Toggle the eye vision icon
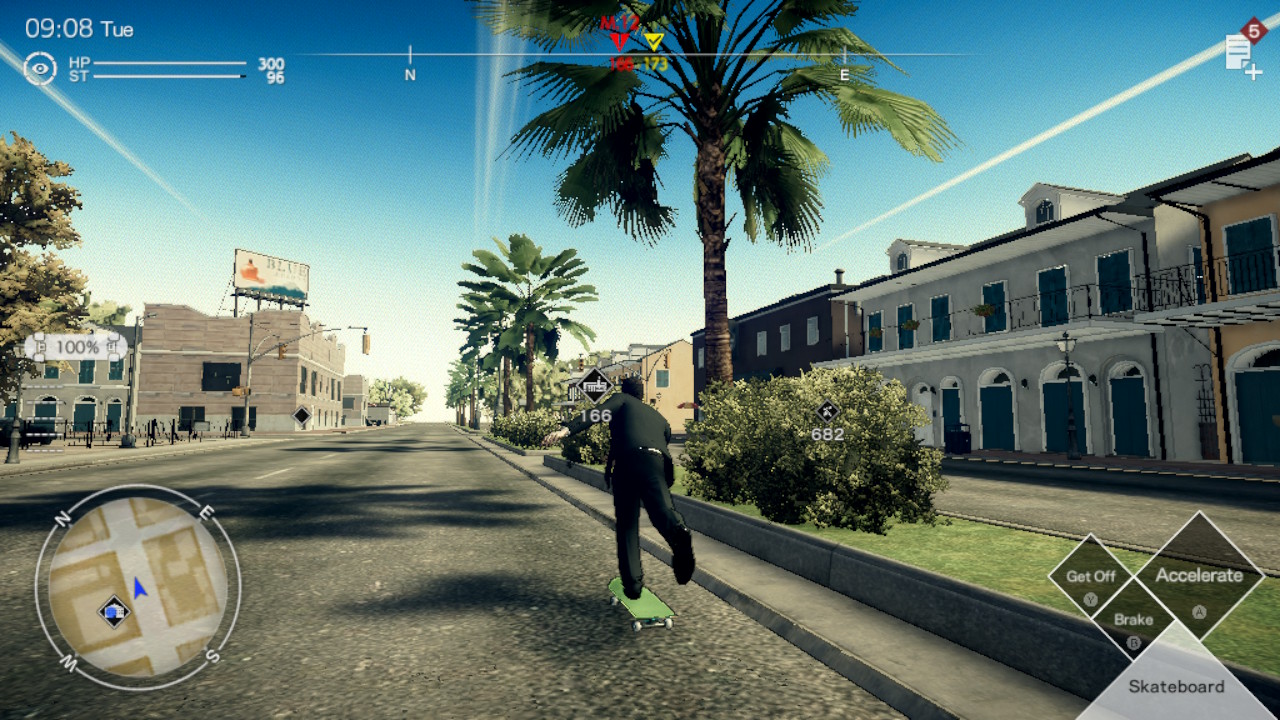The image size is (1280, 720). 40,68
